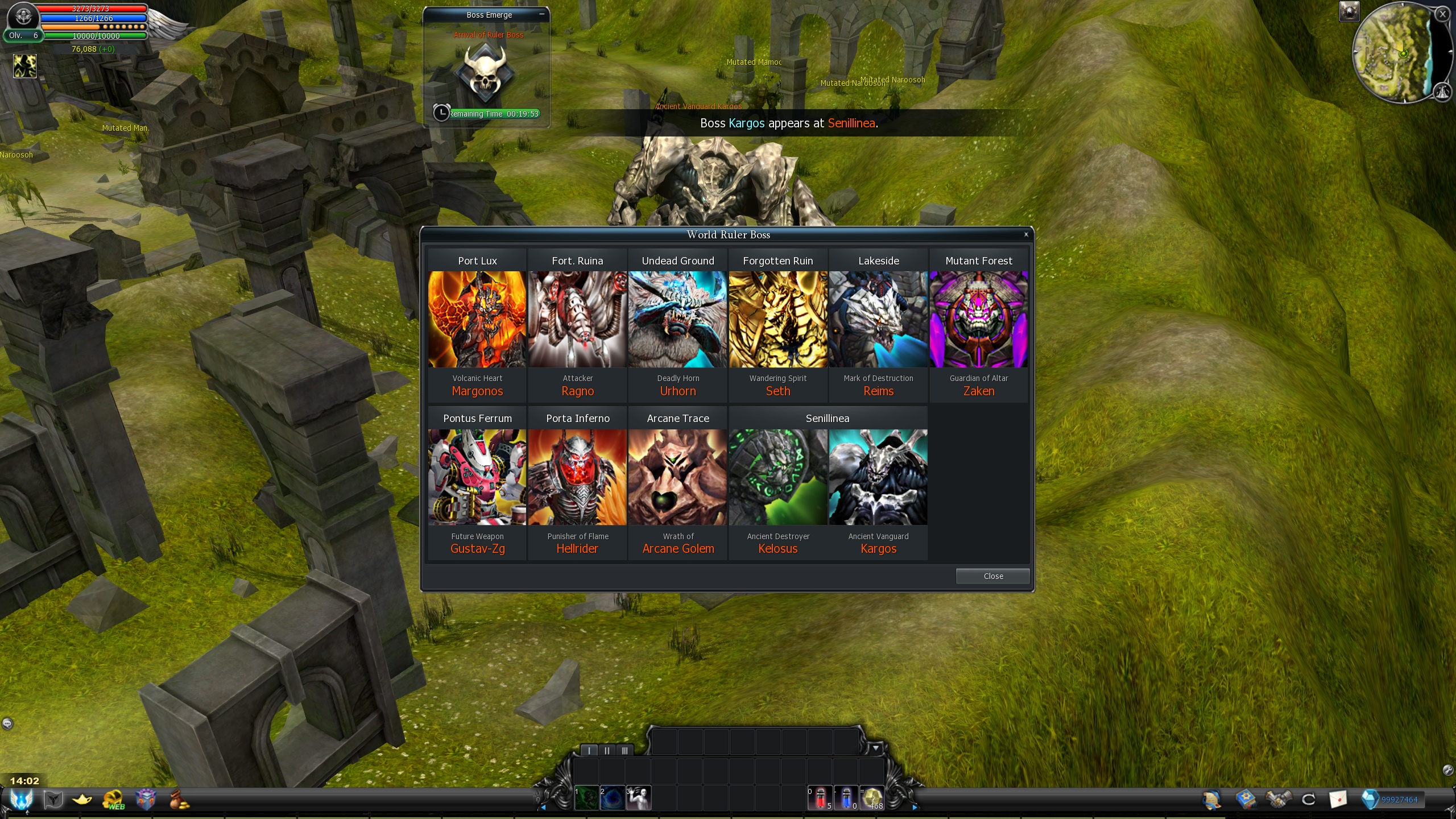The height and width of the screenshot is (819, 1456).
Task: Choose the Gustav-Zg boss in Pontus Ferrum
Action: pos(477,477)
